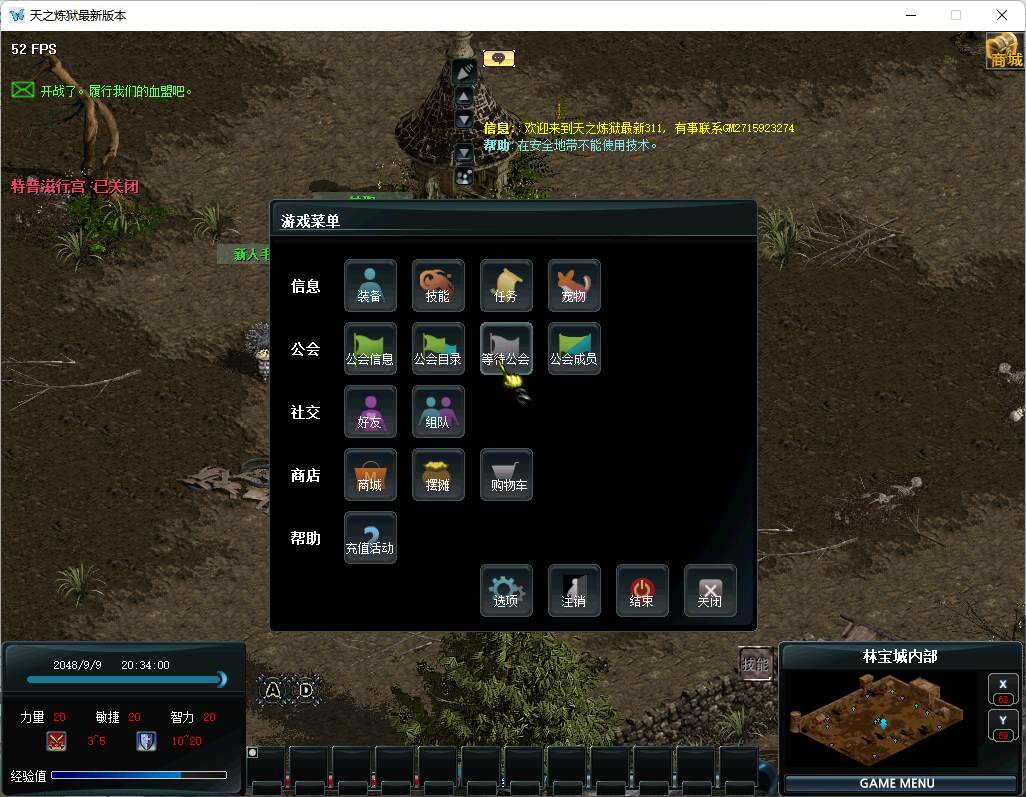
Task: Open the 摆摊 stall option
Action: tap(438, 475)
